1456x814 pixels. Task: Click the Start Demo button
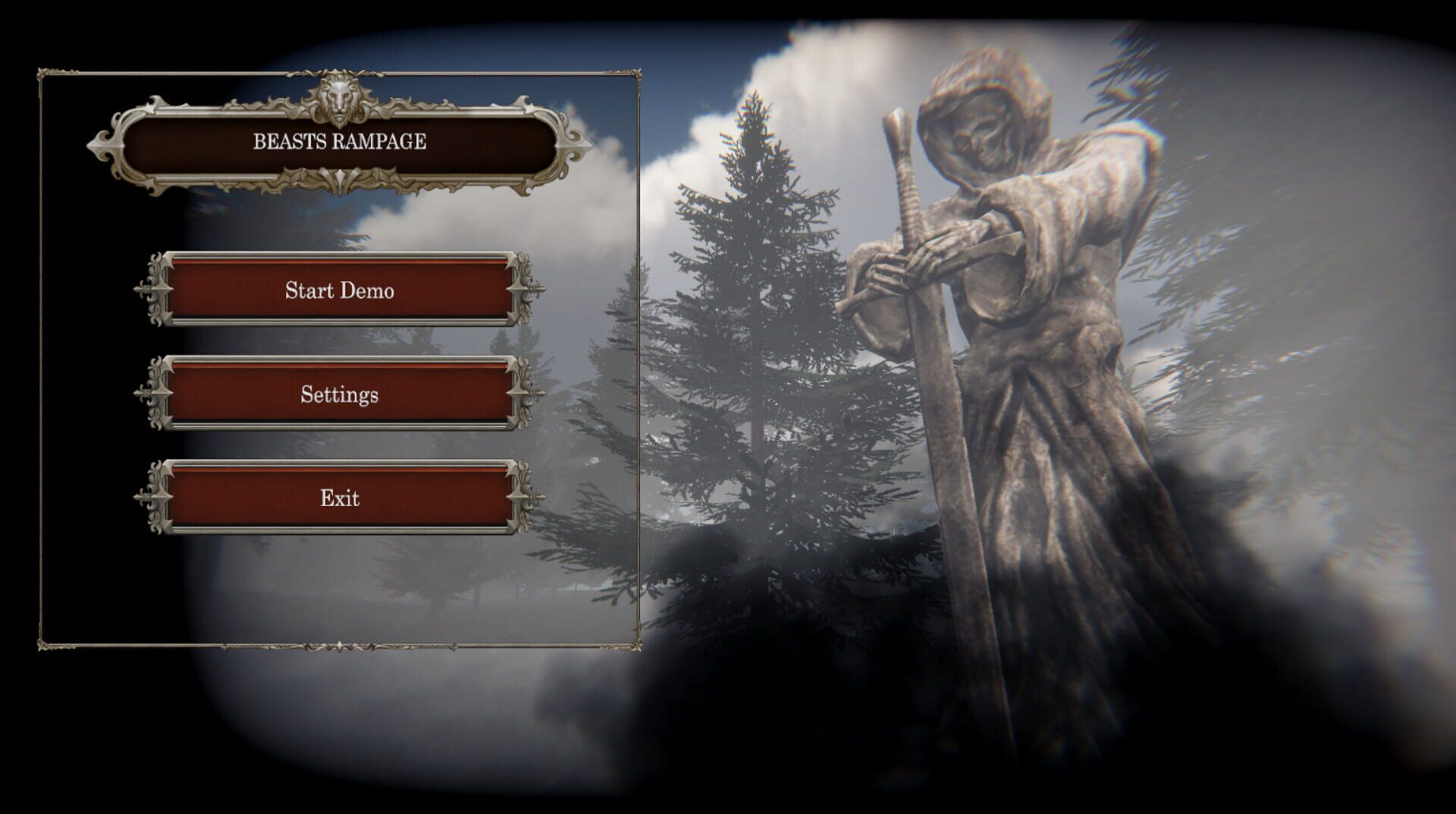340,291
